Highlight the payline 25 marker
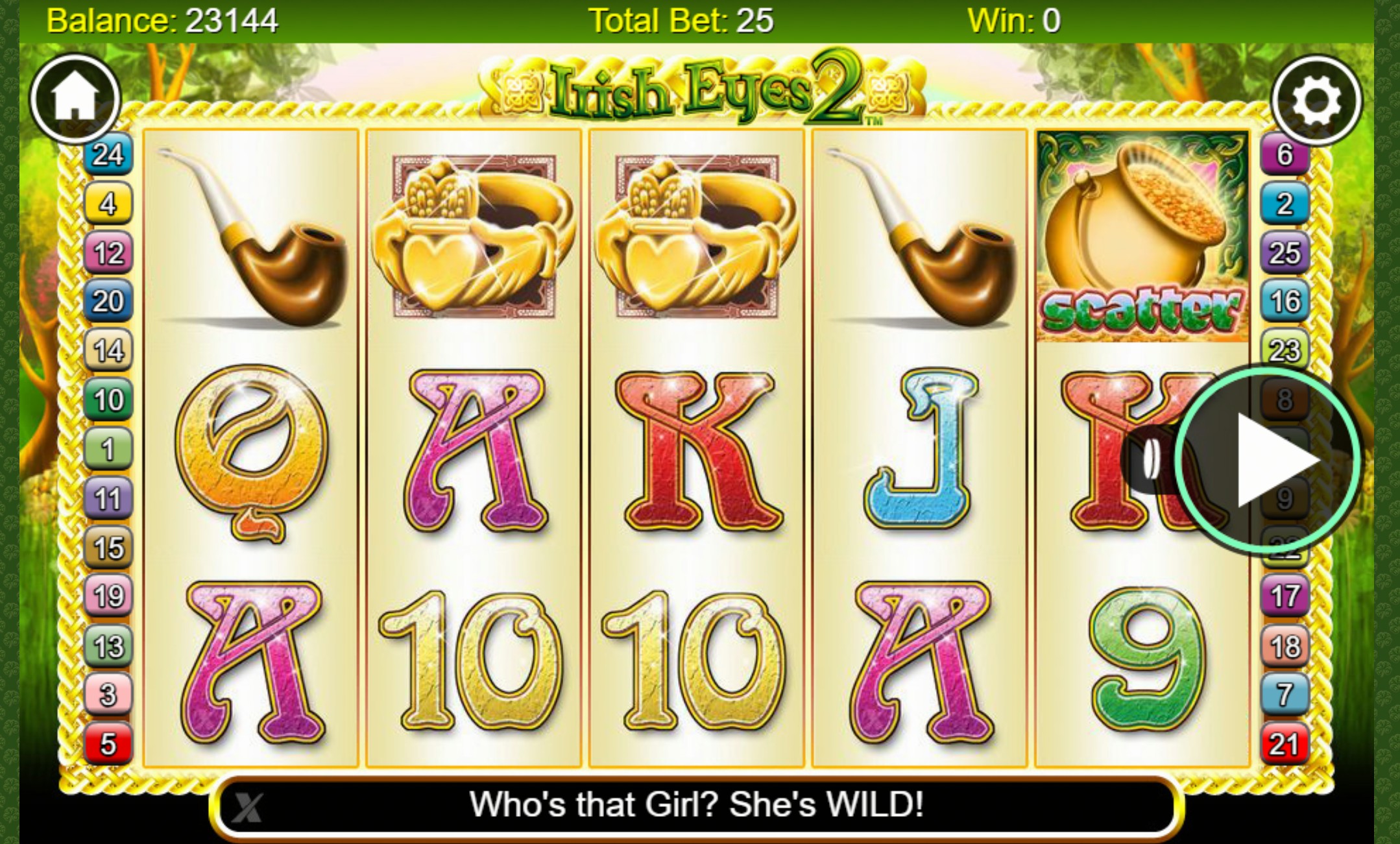Image resolution: width=1400 pixels, height=844 pixels. coord(1285,253)
